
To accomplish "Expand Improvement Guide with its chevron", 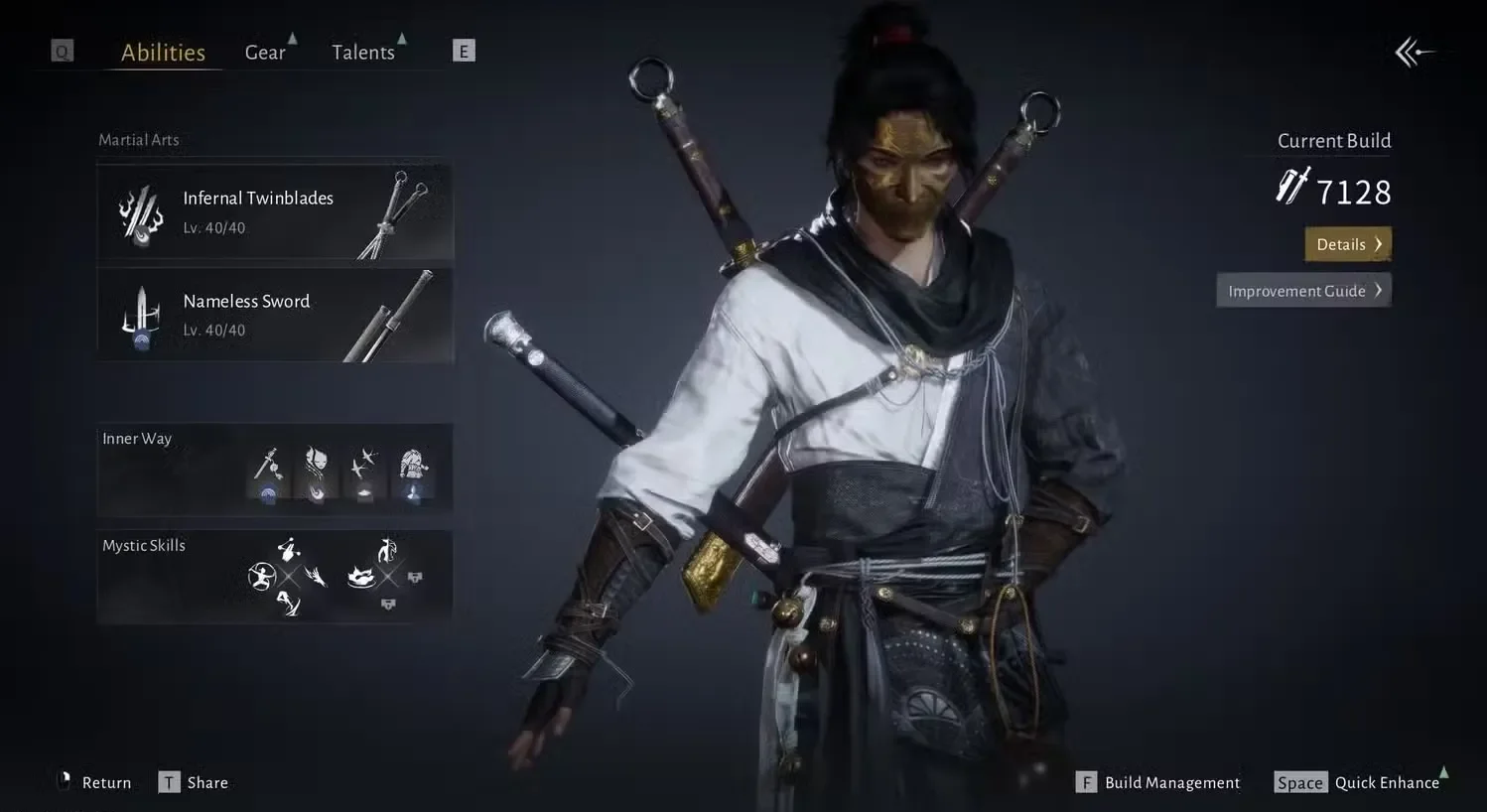I will [1378, 290].
